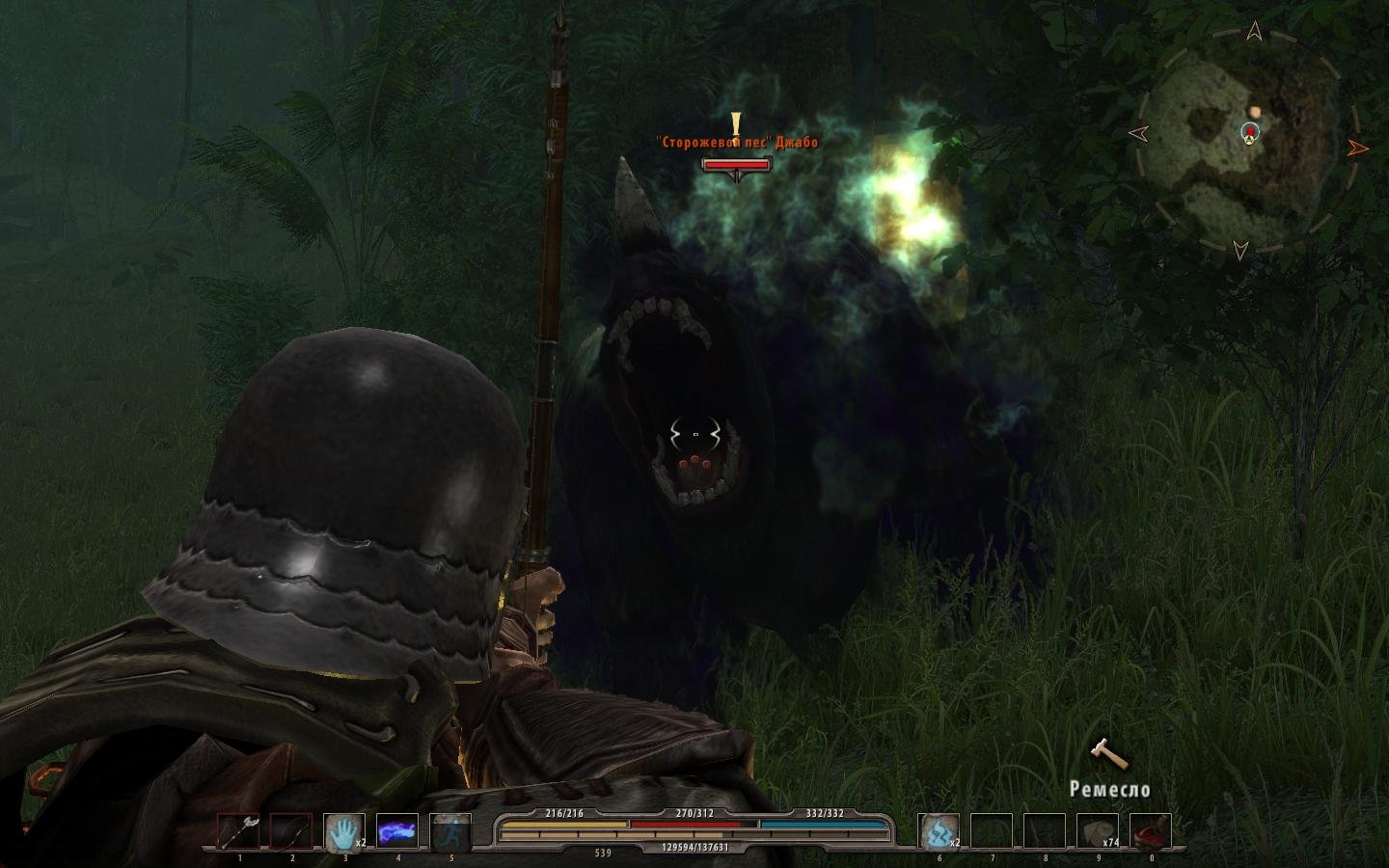Equip the bow in hotbar slot 2
This screenshot has height=868, width=1389.
(291, 831)
